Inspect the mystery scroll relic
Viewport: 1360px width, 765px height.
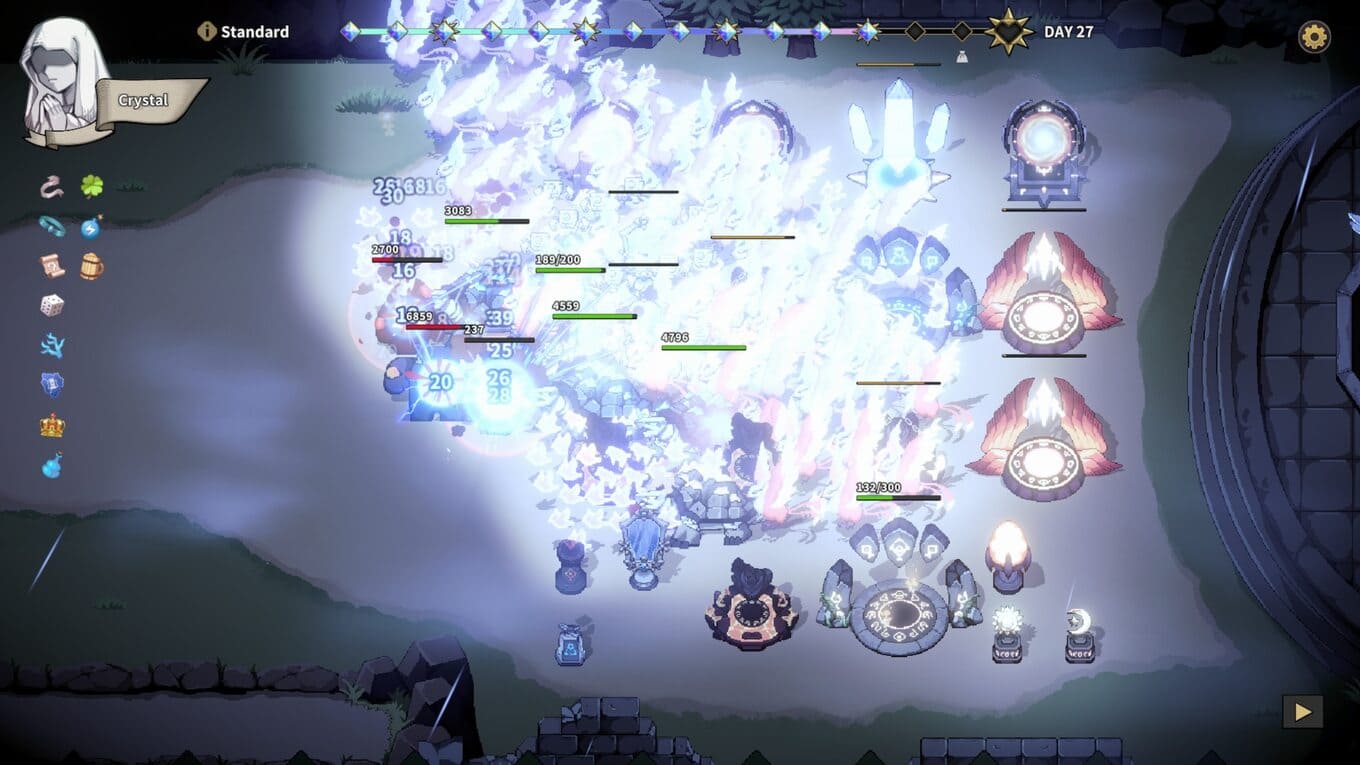(x=52, y=266)
